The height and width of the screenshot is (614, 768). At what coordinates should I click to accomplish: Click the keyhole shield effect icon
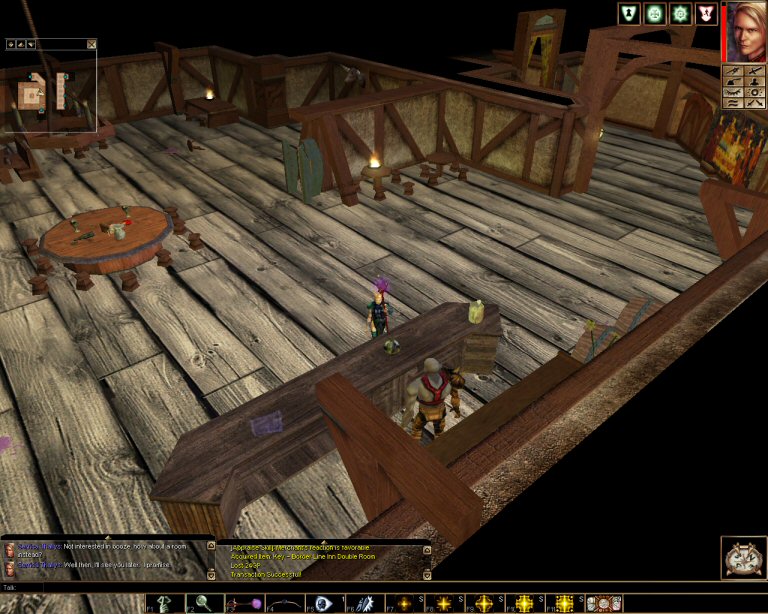629,13
